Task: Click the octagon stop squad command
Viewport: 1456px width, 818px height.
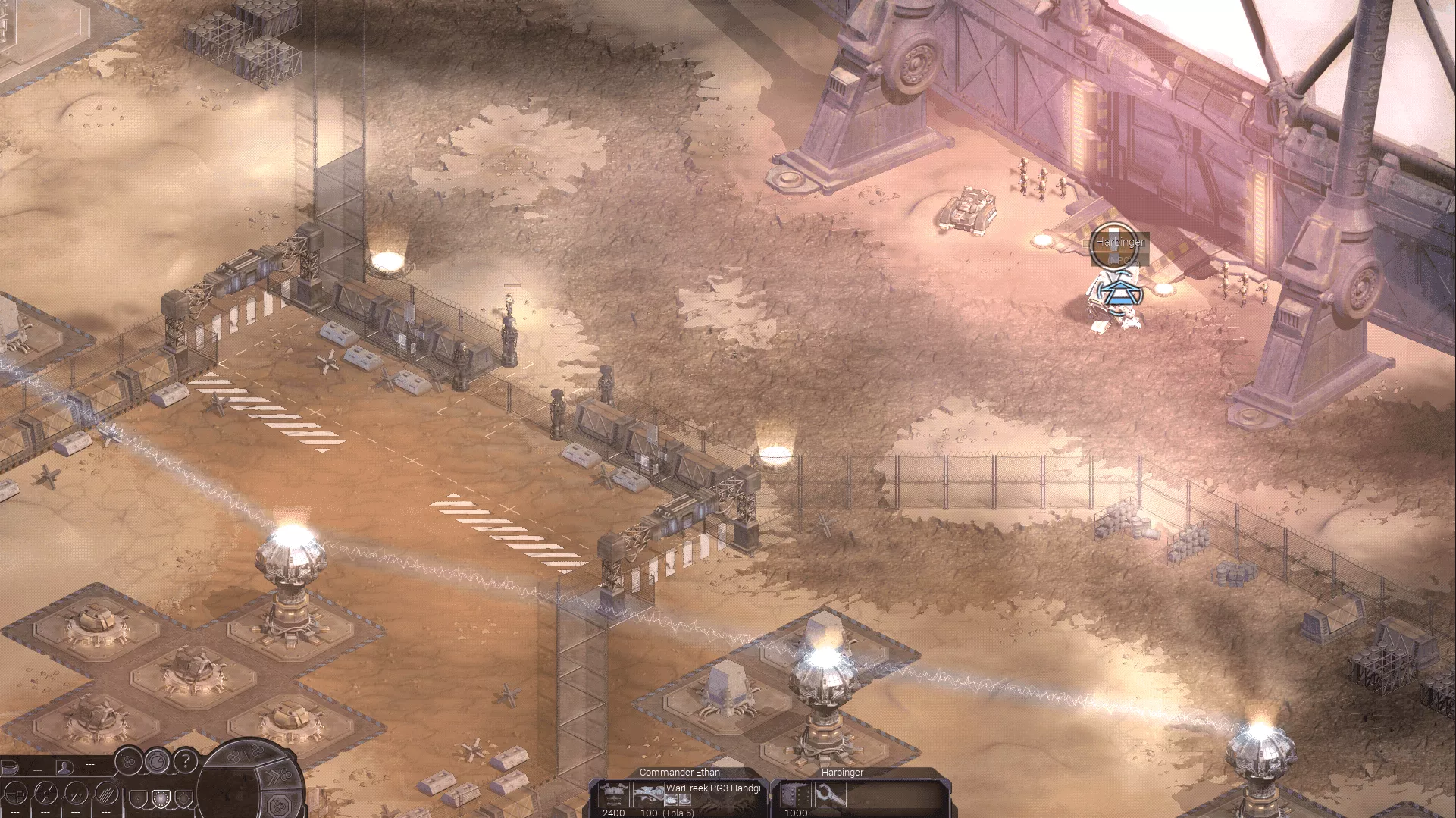Action: [279, 804]
